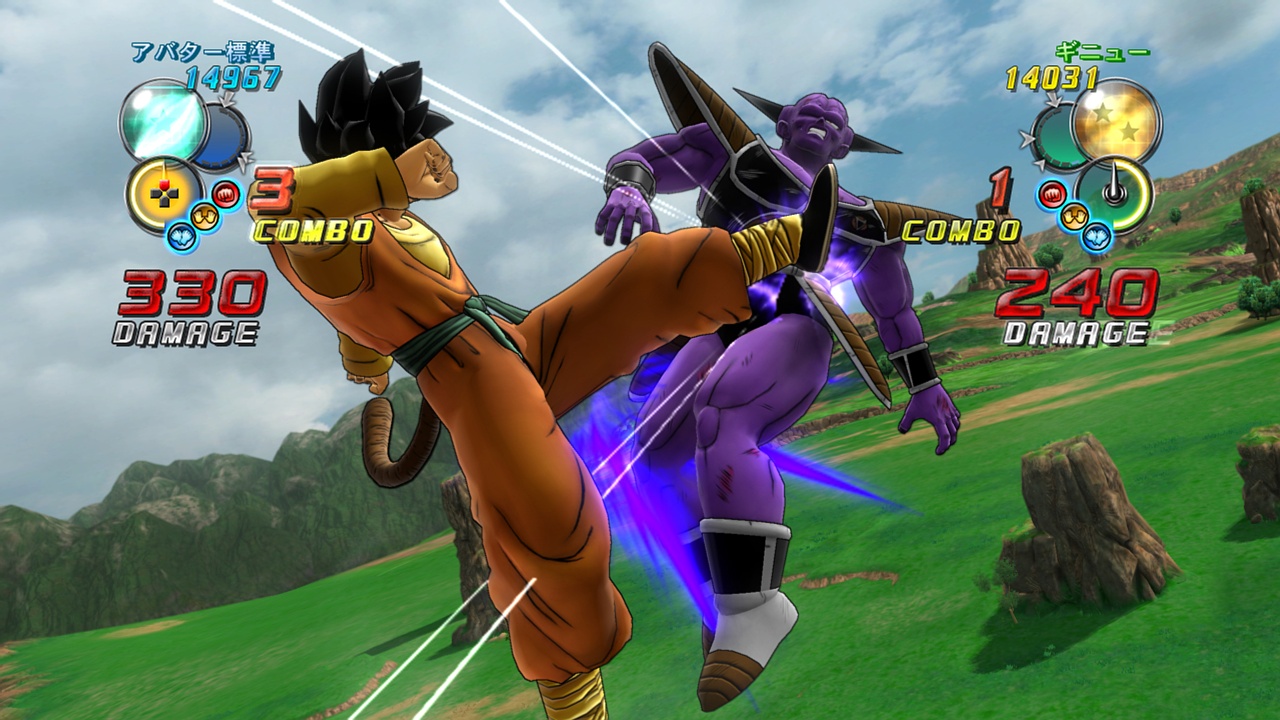1280x720 pixels.
Task: Click the health value 14031
Action: (x=1050, y=77)
